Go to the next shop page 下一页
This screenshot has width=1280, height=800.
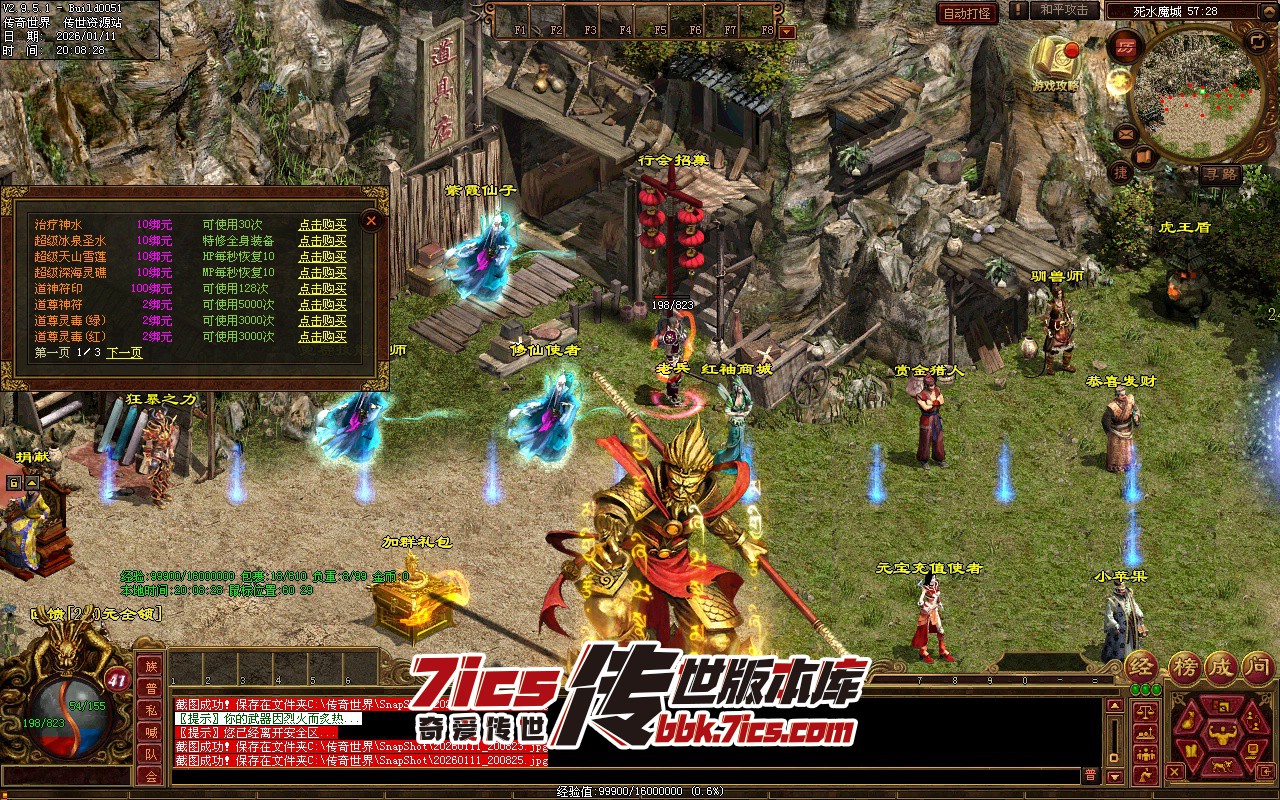pos(125,353)
